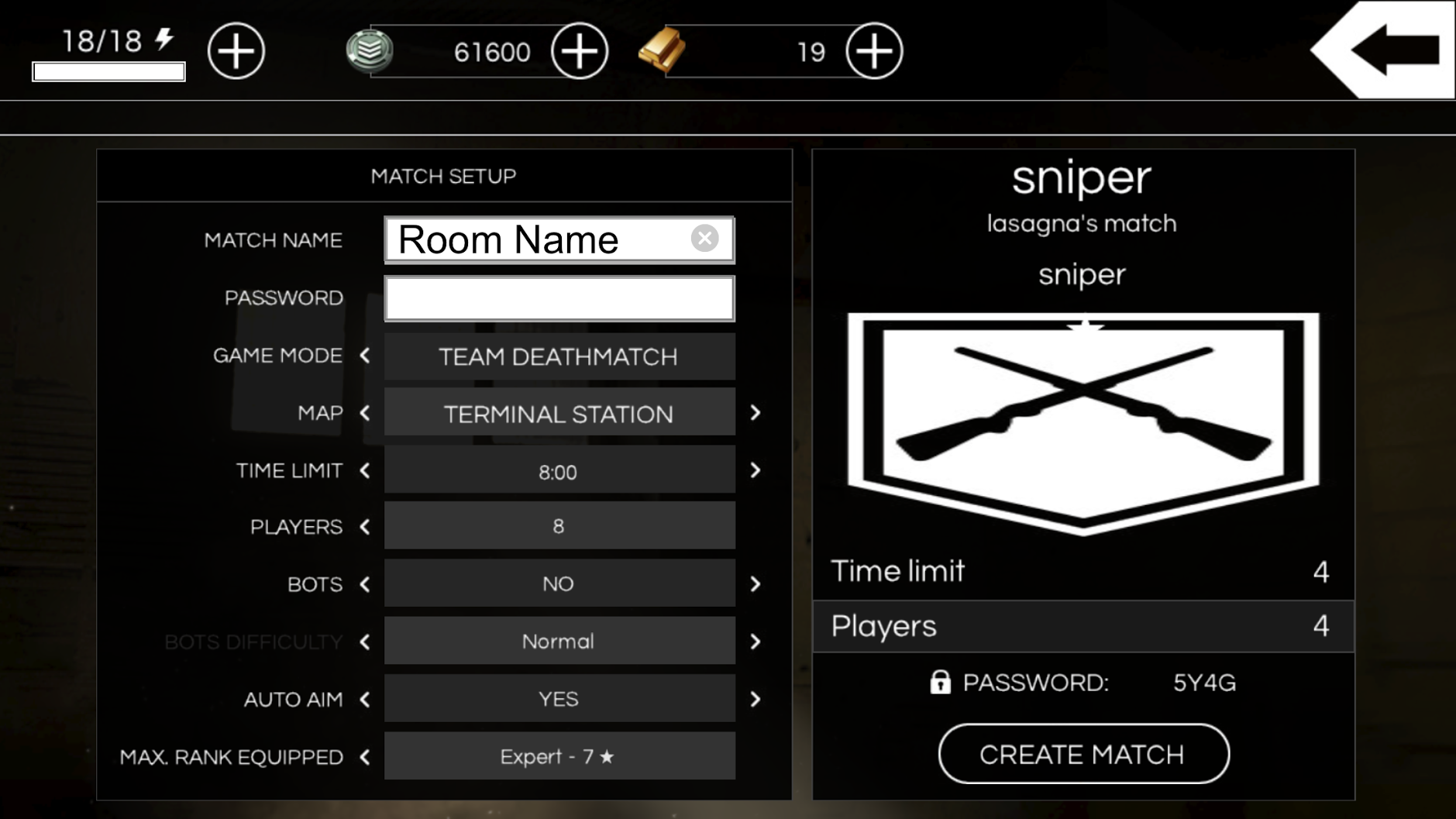Viewport: 1456px width, 819px height.
Task: Toggle Bots forward from NO
Action: [756, 584]
